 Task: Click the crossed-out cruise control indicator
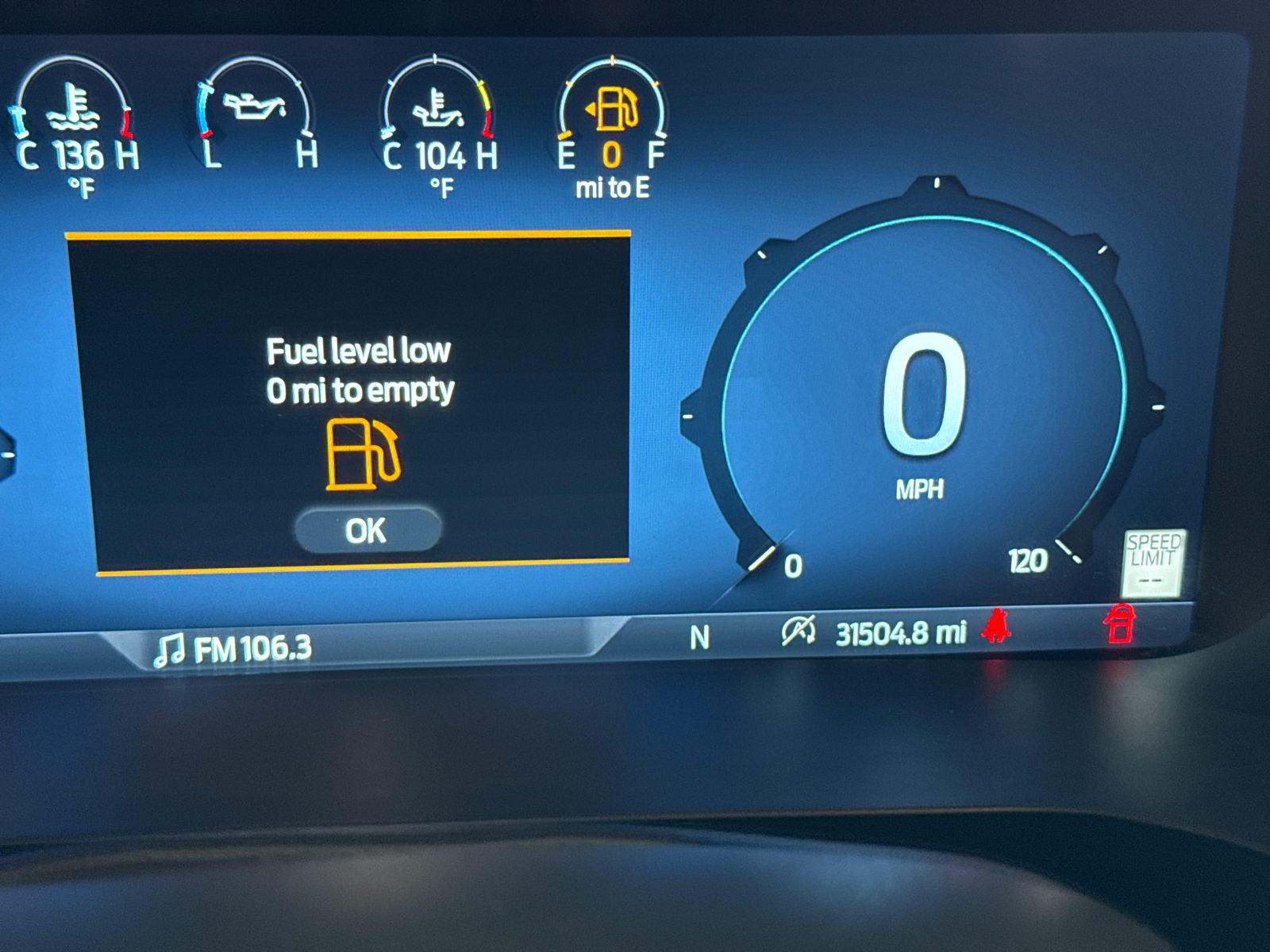click(x=798, y=631)
